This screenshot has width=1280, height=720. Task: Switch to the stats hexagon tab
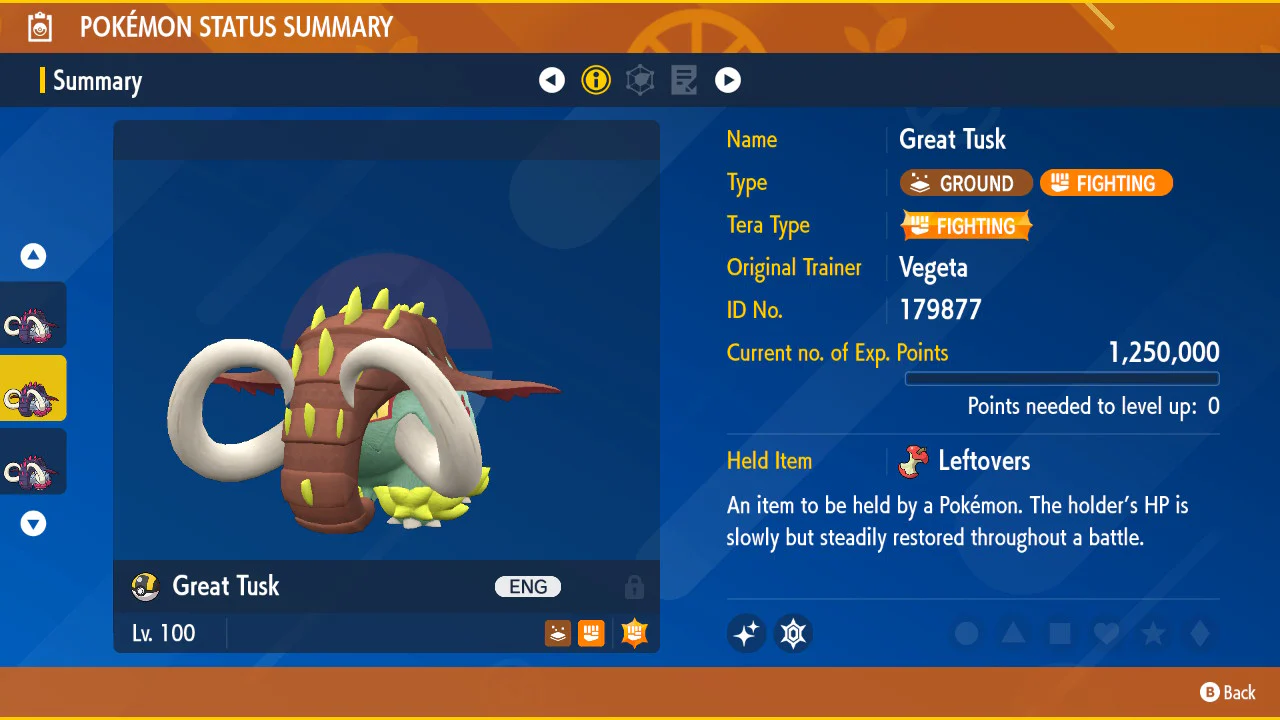[640, 80]
